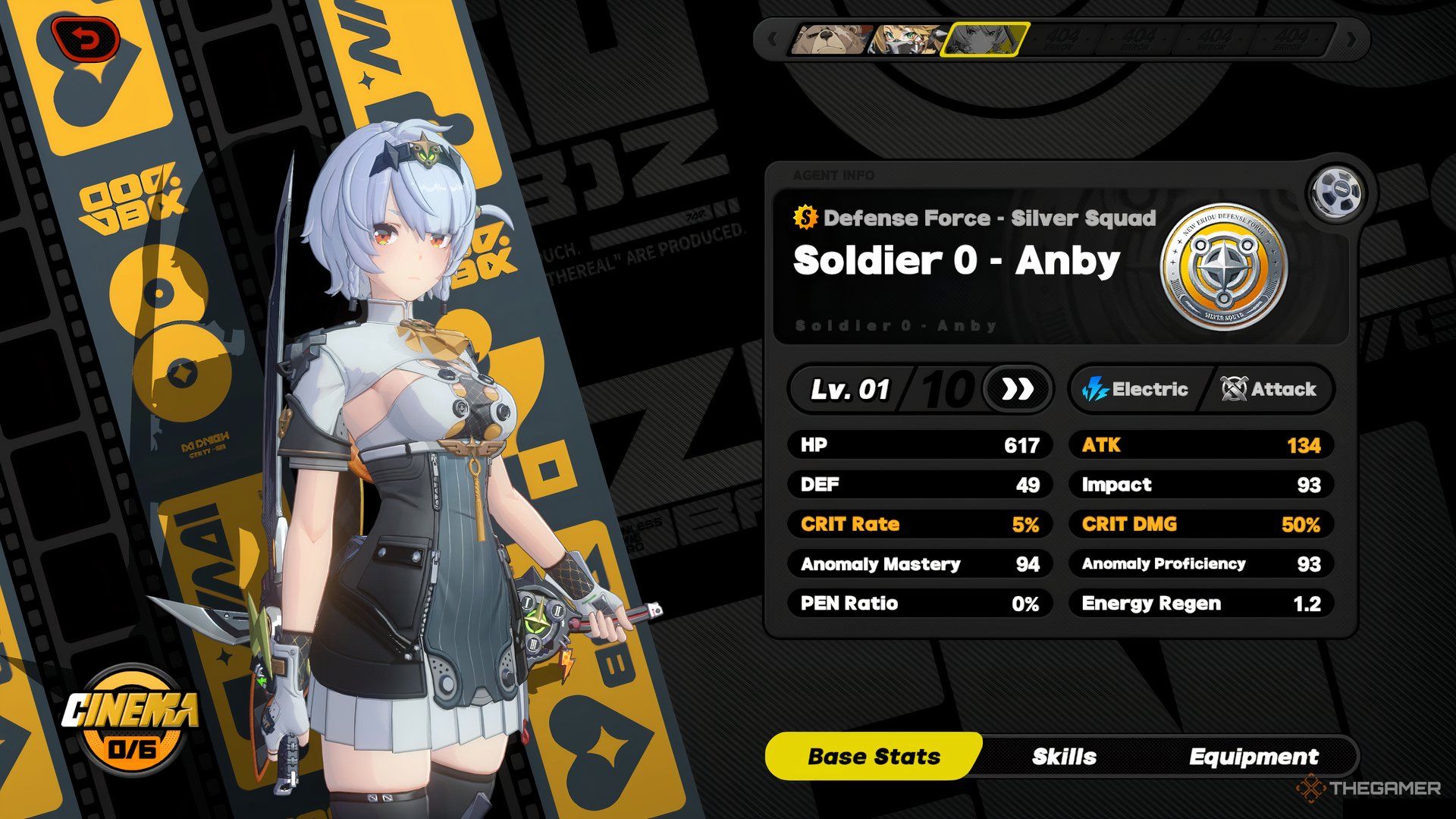
Task: Click the red back arrow button
Action: pyautogui.click(x=86, y=39)
